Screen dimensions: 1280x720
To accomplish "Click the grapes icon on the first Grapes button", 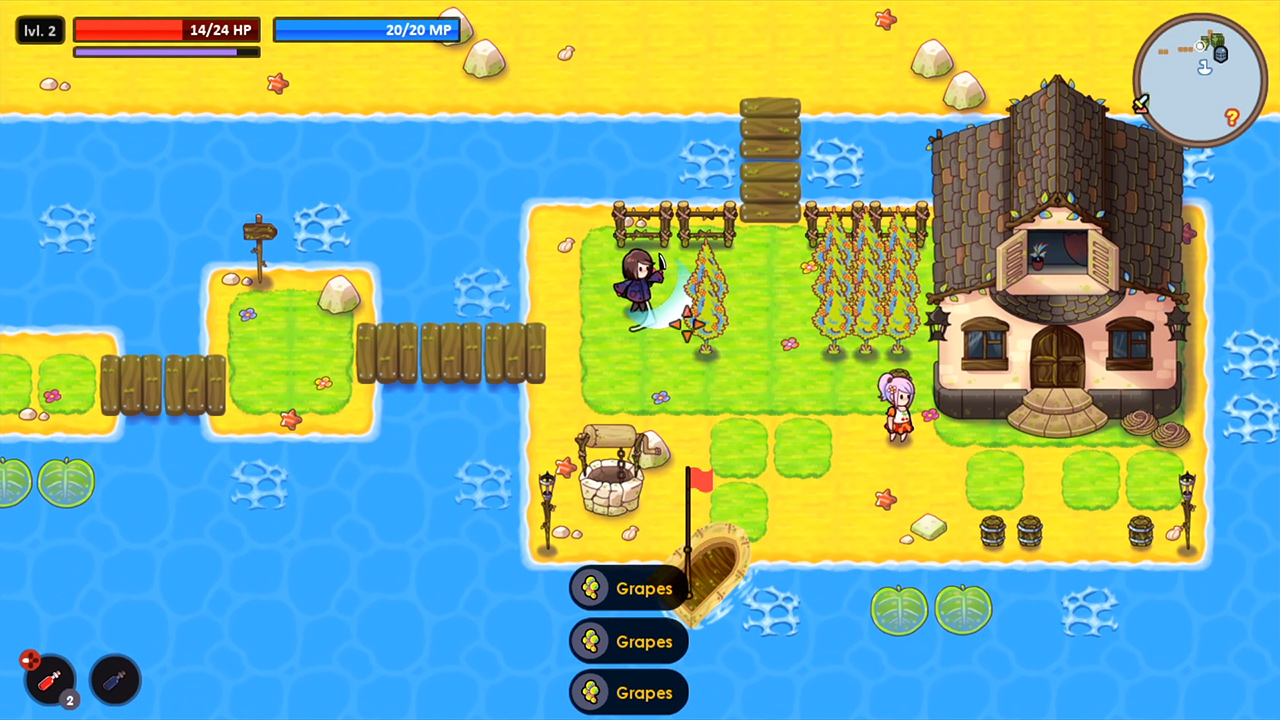I will pos(591,588).
